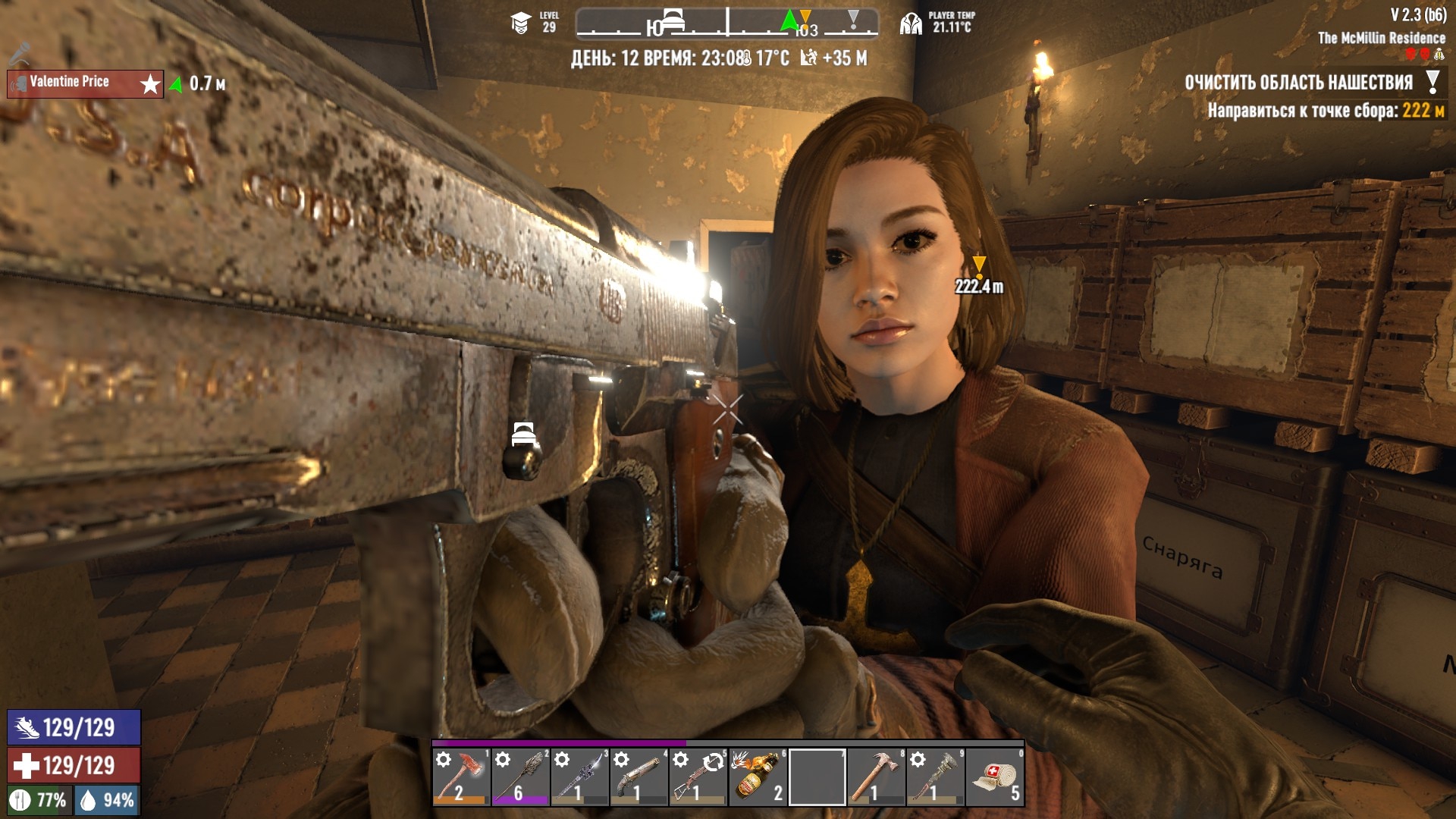Choose the wrench tool in hotbar slot 9
1456x819 pixels.
tap(935, 777)
